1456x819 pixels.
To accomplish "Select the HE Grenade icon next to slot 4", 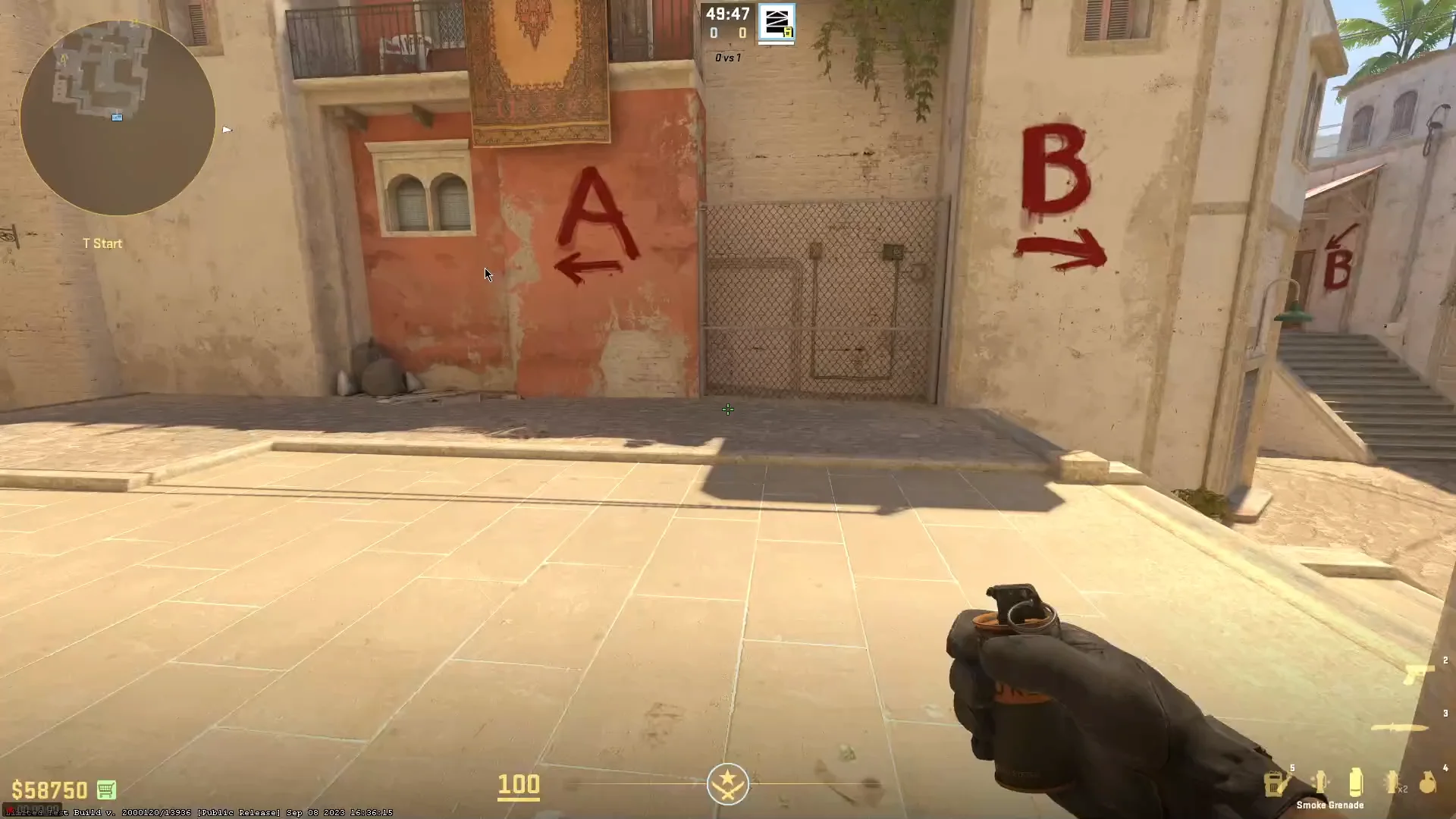I will coord(1429,783).
